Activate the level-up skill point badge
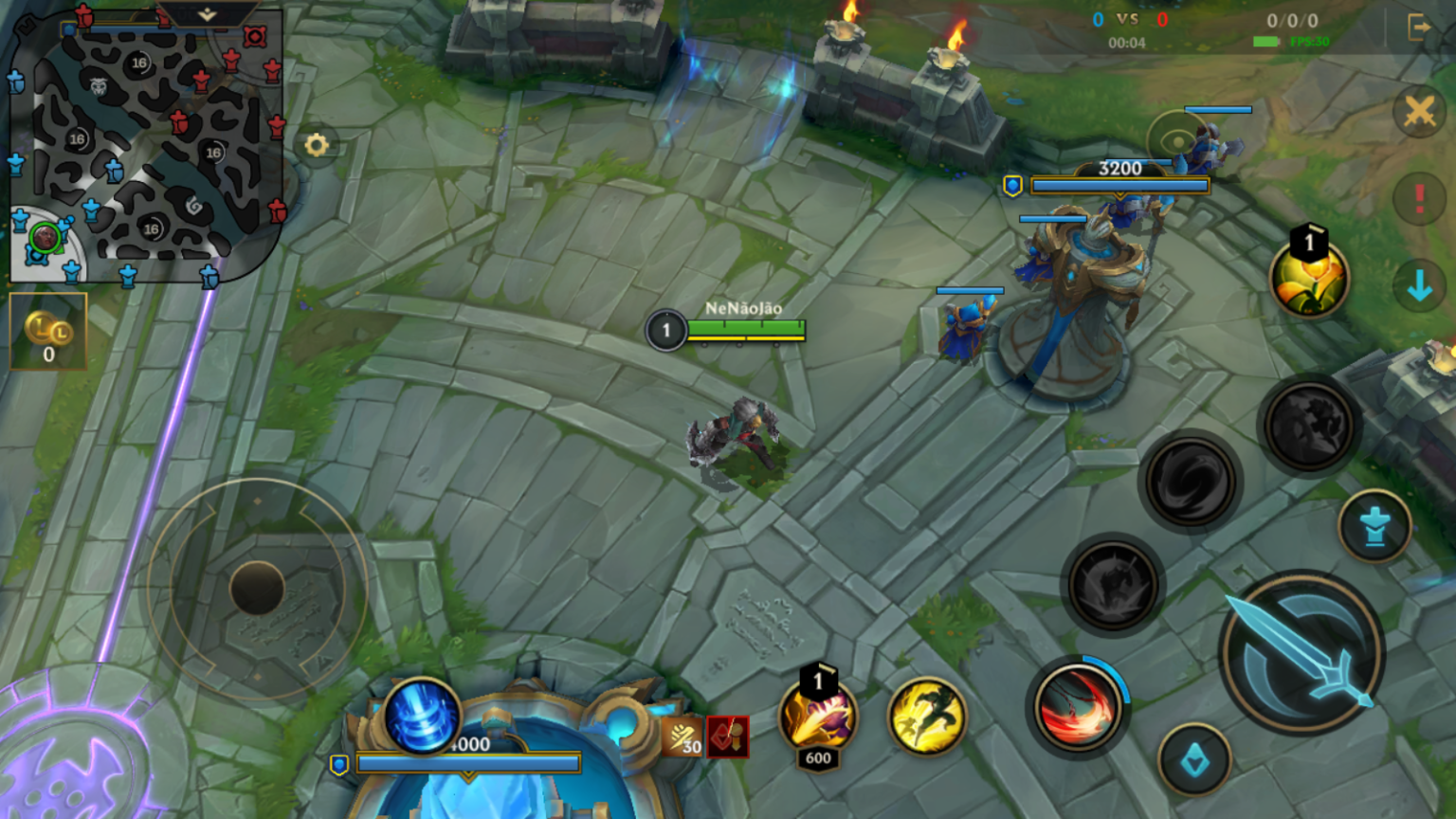The width and height of the screenshot is (1456, 819). [1309, 275]
